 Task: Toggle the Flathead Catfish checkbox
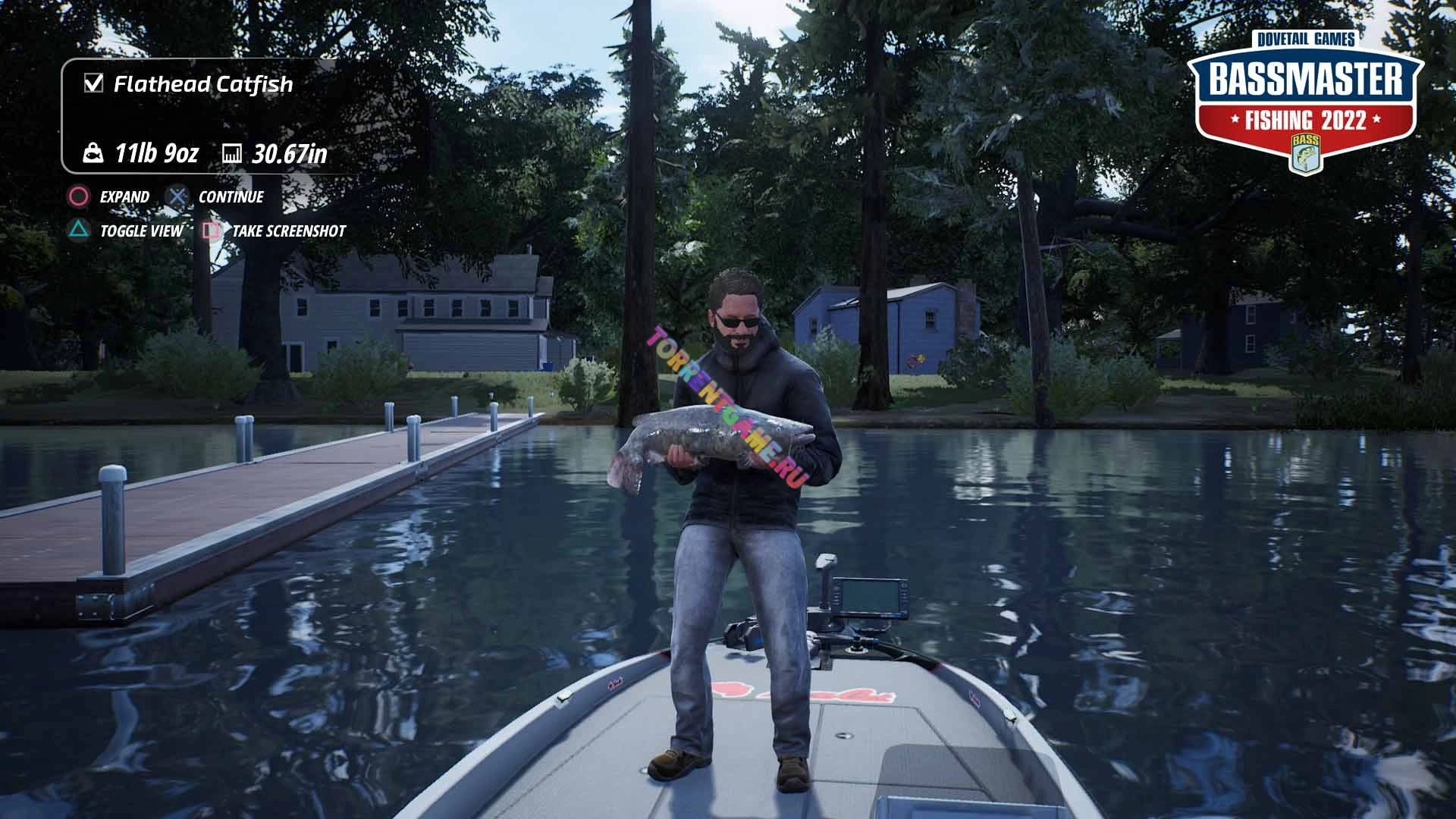tap(93, 83)
